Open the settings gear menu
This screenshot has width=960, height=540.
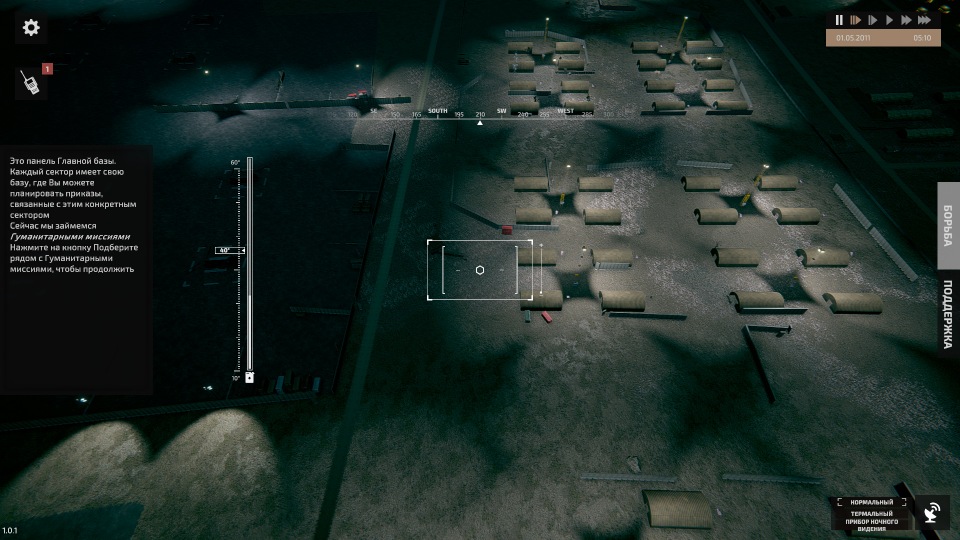[x=31, y=27]
